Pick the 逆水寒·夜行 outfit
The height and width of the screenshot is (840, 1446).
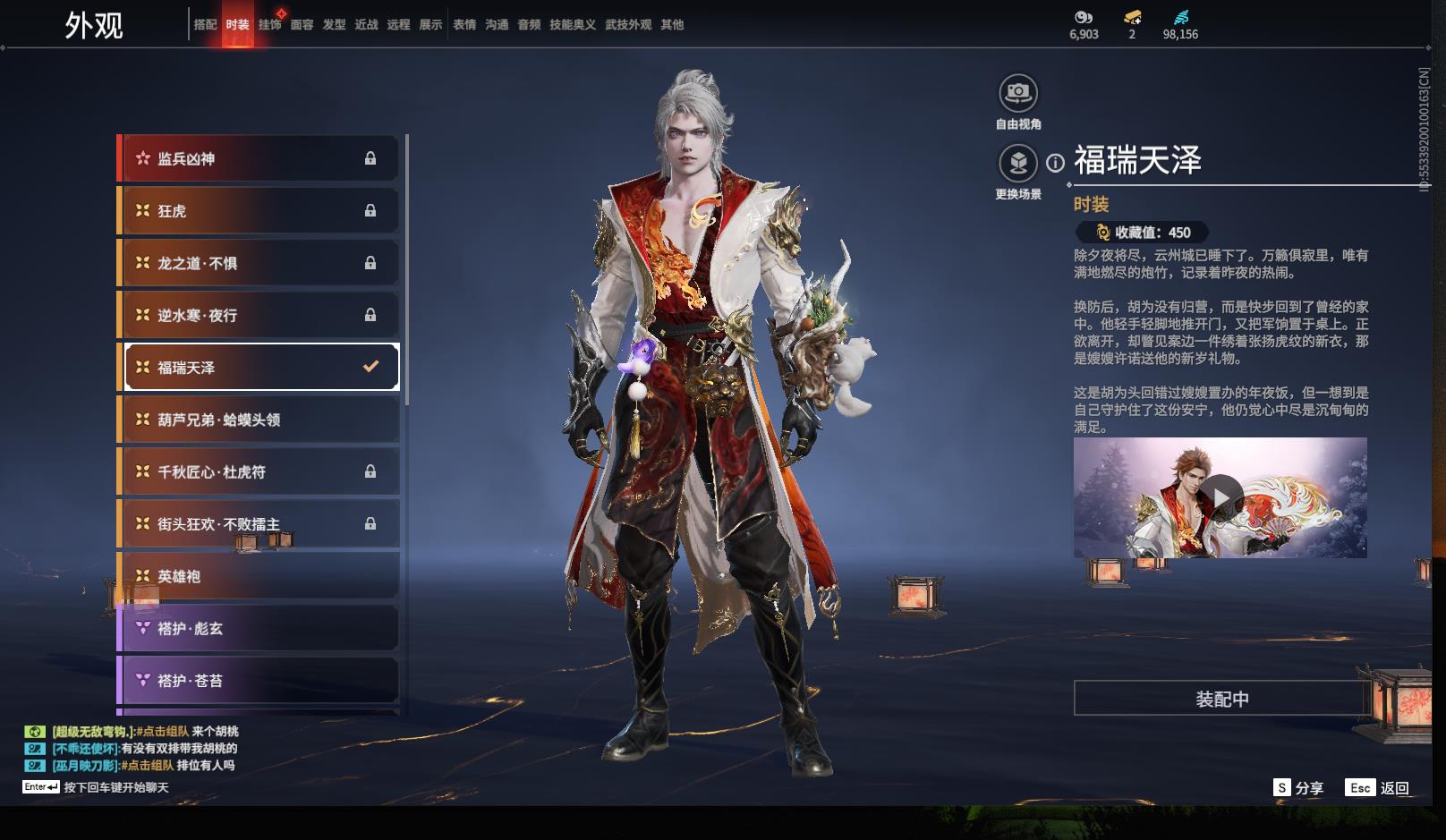pyautogui.click(x=259, y=315)
